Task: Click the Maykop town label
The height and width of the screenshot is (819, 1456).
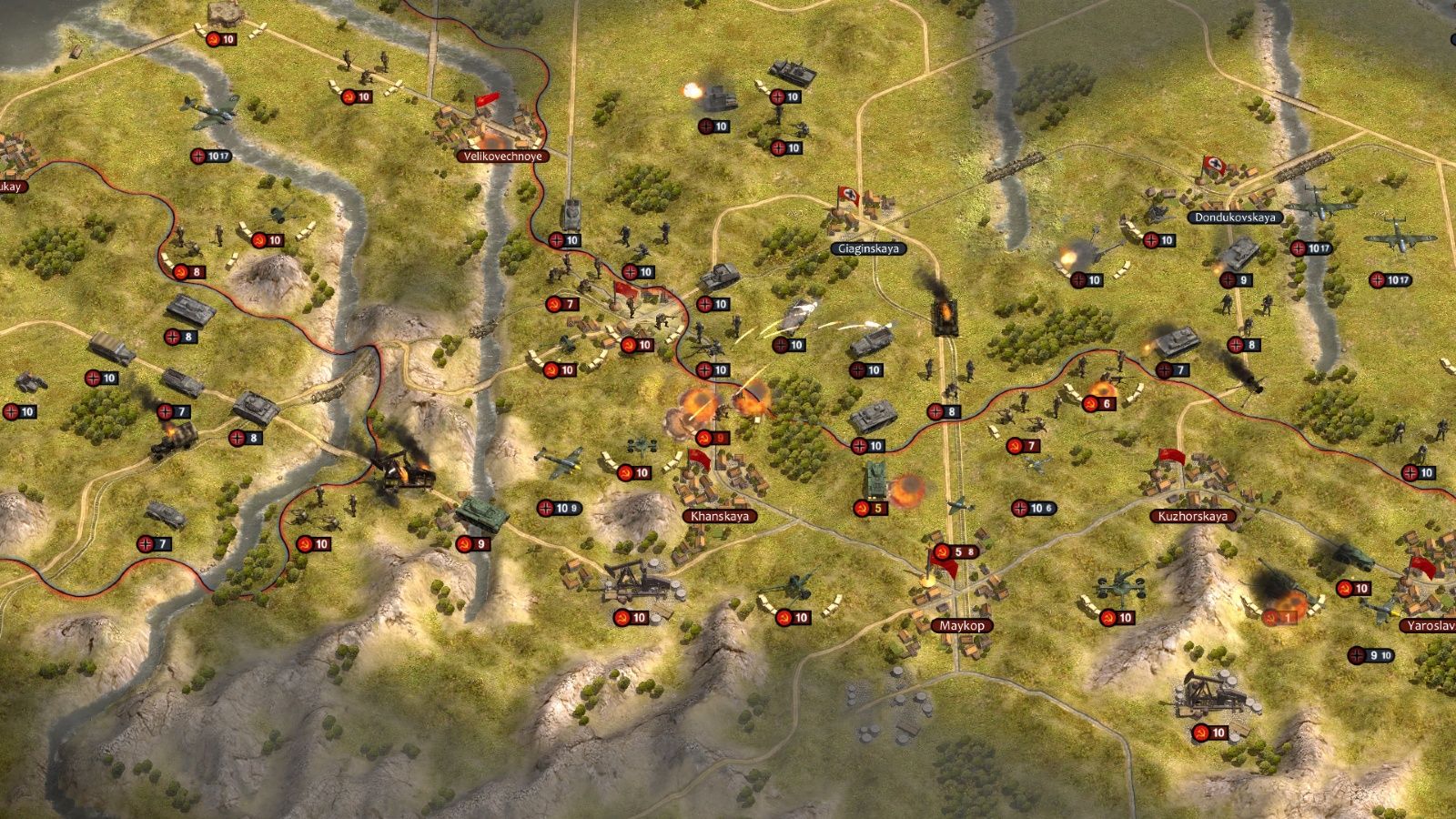Action: coord(965,624)
